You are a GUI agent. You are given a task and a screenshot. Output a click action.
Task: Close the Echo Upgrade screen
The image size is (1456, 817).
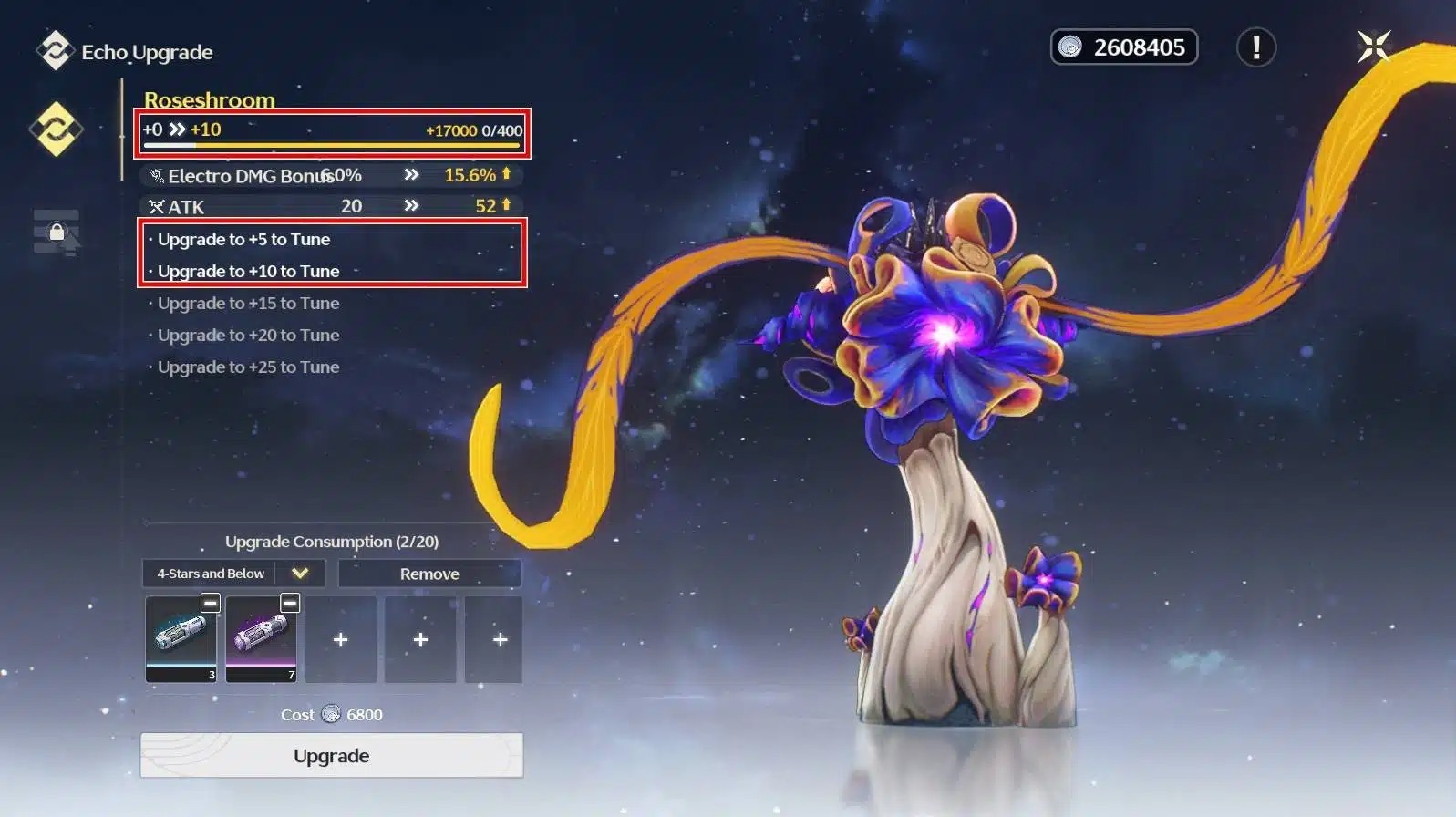(1373, 47)
